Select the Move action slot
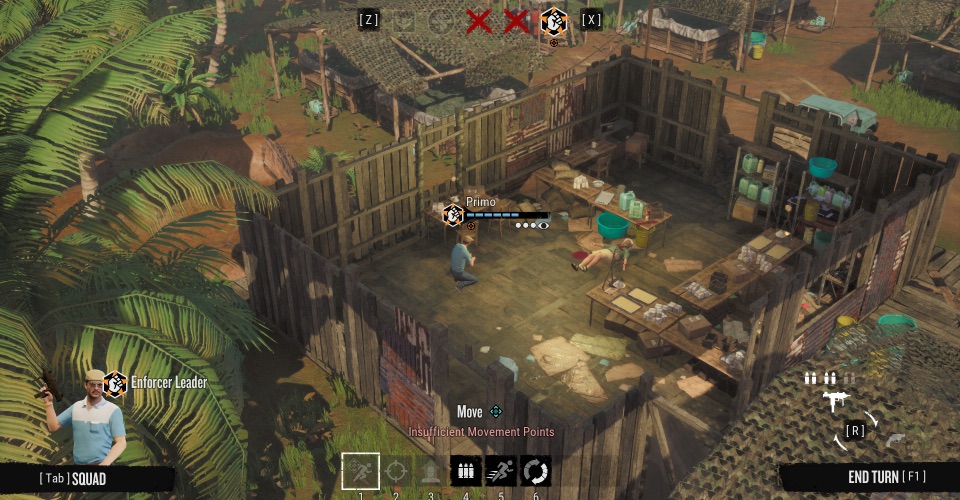960x500 pixels. (x=360, y=470)
